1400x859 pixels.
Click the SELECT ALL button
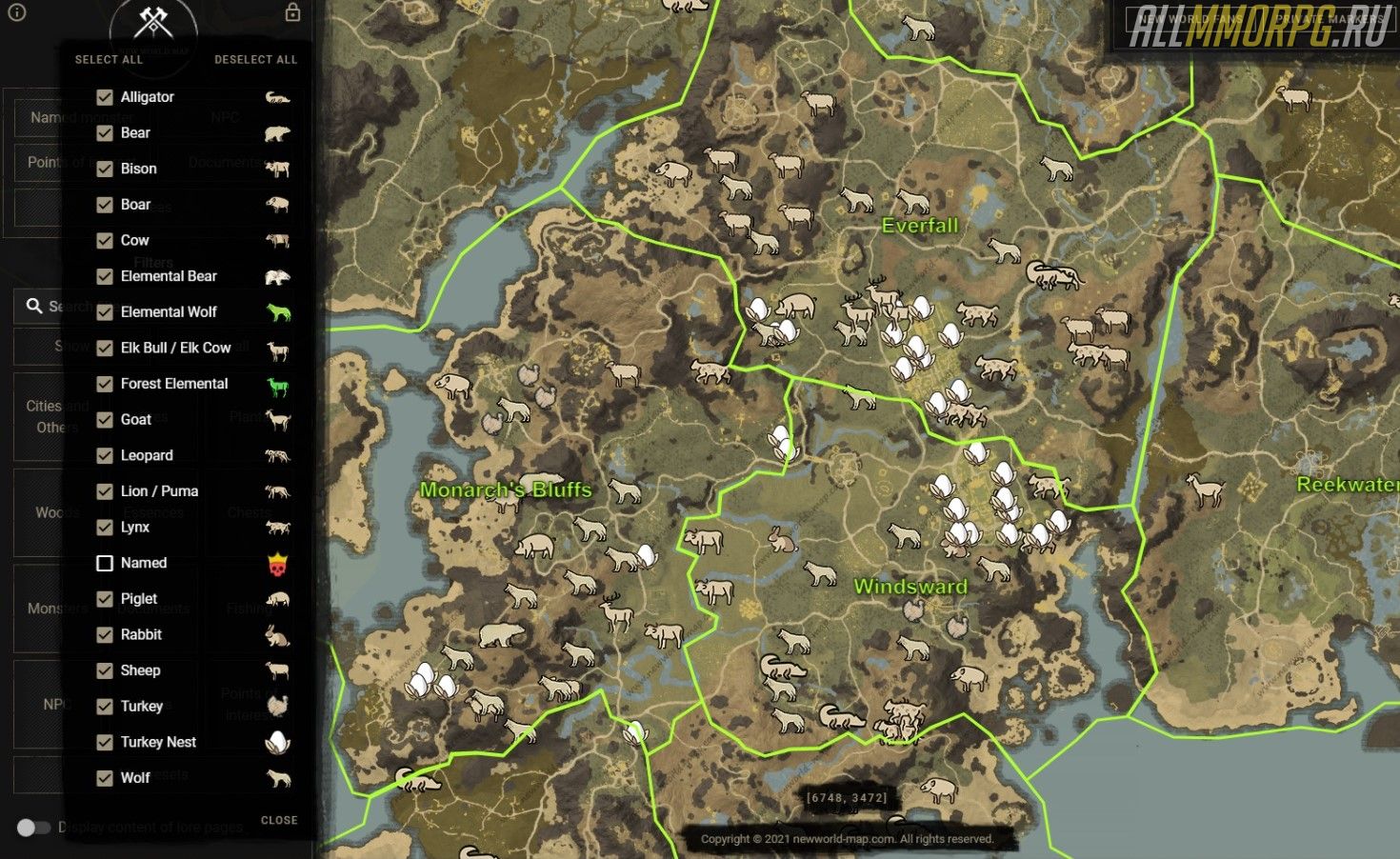click(x=109, y=59)
